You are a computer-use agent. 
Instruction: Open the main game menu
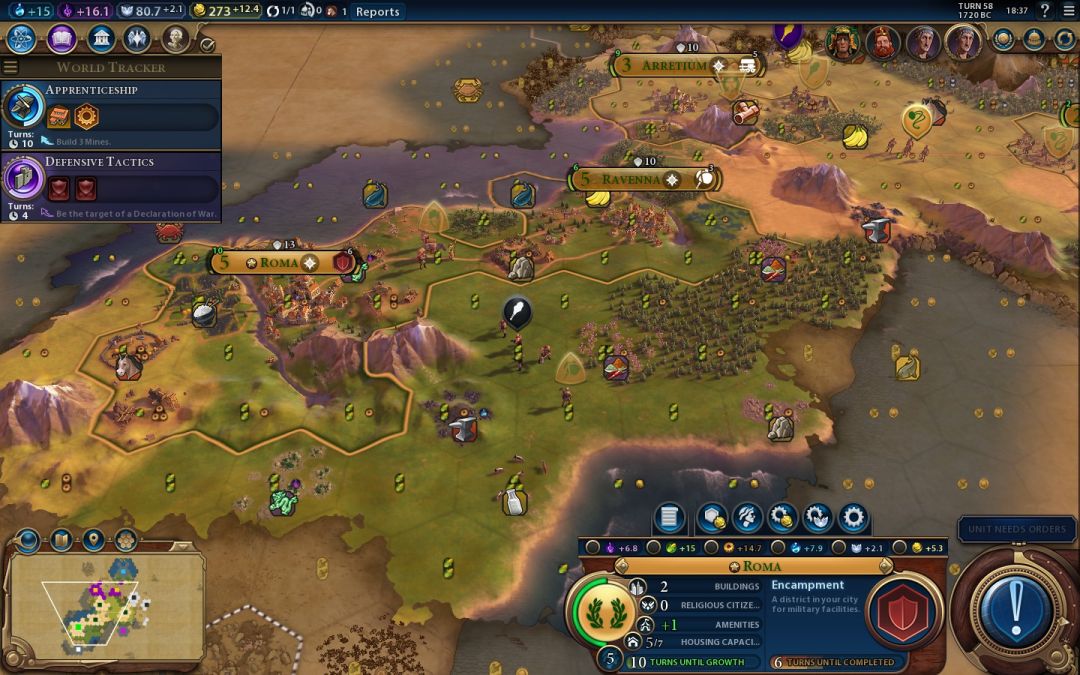point(1067,11)
